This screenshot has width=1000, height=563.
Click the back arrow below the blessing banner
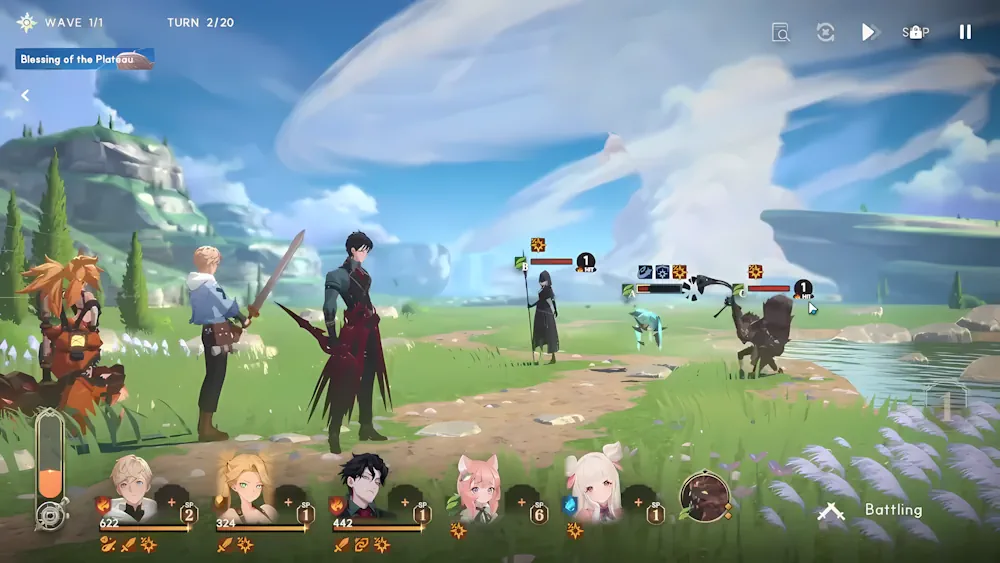point(25,96)
